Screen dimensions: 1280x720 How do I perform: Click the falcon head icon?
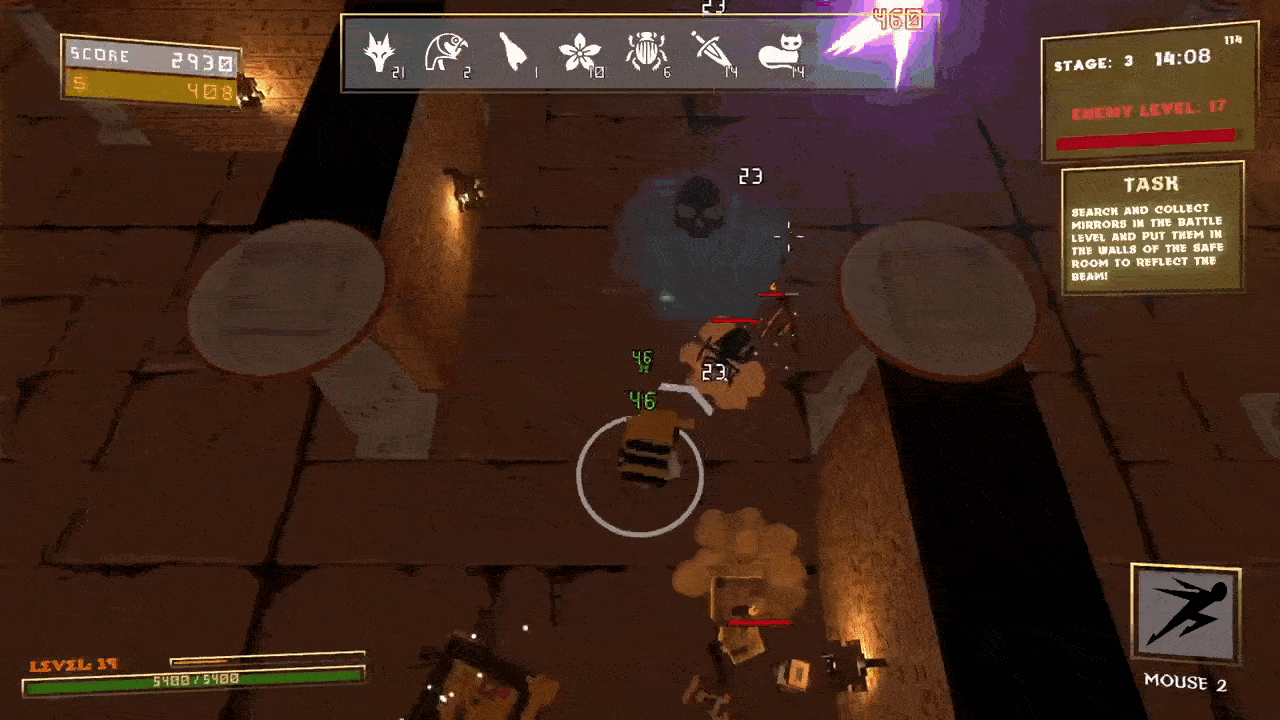[x=443, y=52]
